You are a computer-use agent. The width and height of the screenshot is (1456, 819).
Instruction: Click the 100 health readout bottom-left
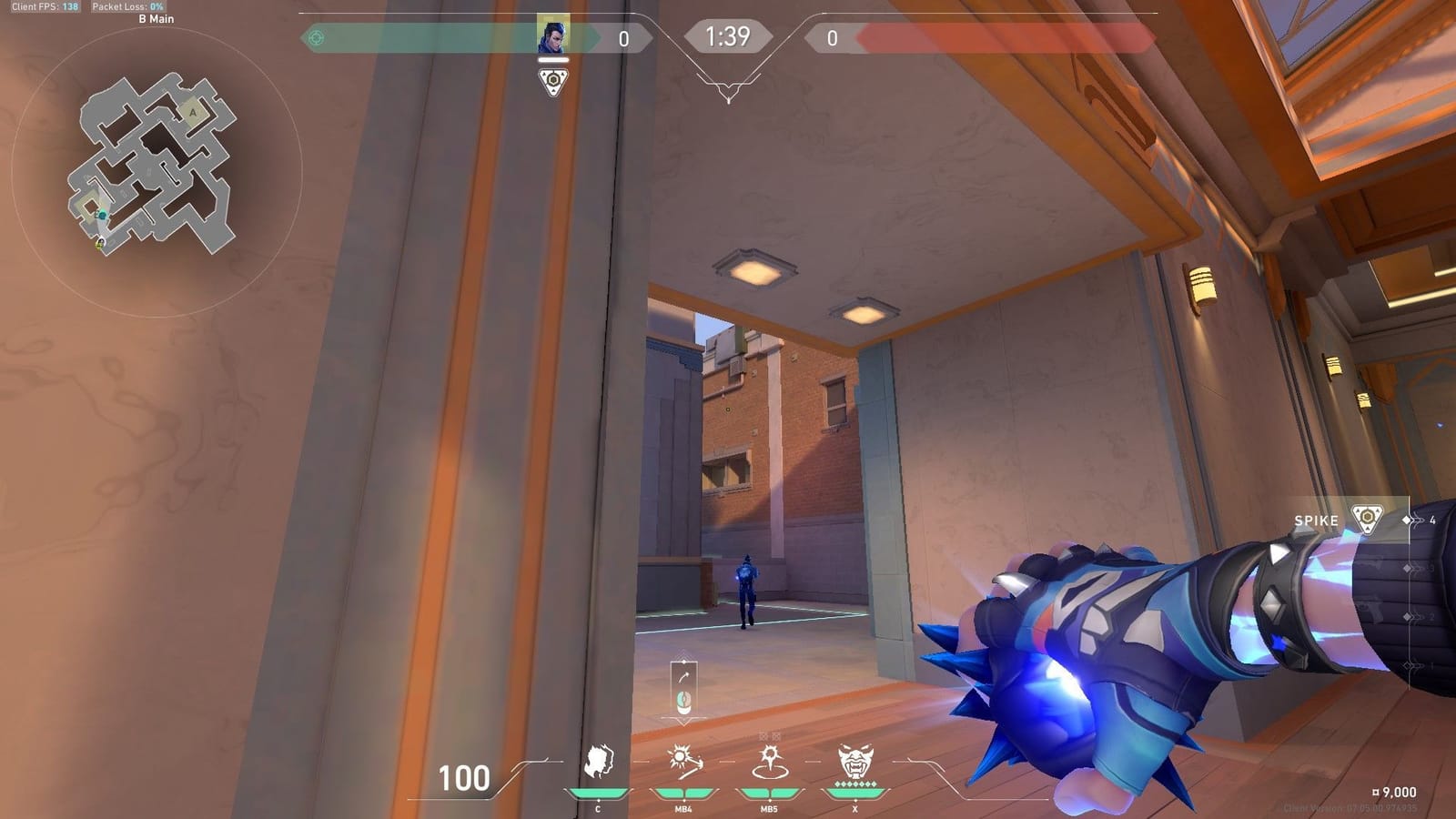tap(464, 778)
